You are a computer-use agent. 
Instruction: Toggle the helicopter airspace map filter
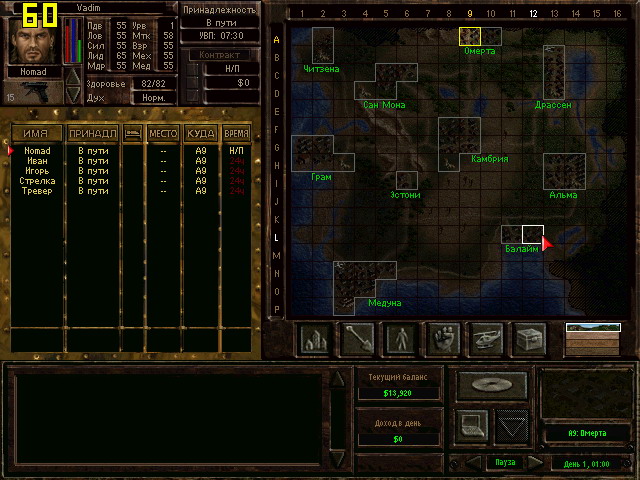click(487, 340)
